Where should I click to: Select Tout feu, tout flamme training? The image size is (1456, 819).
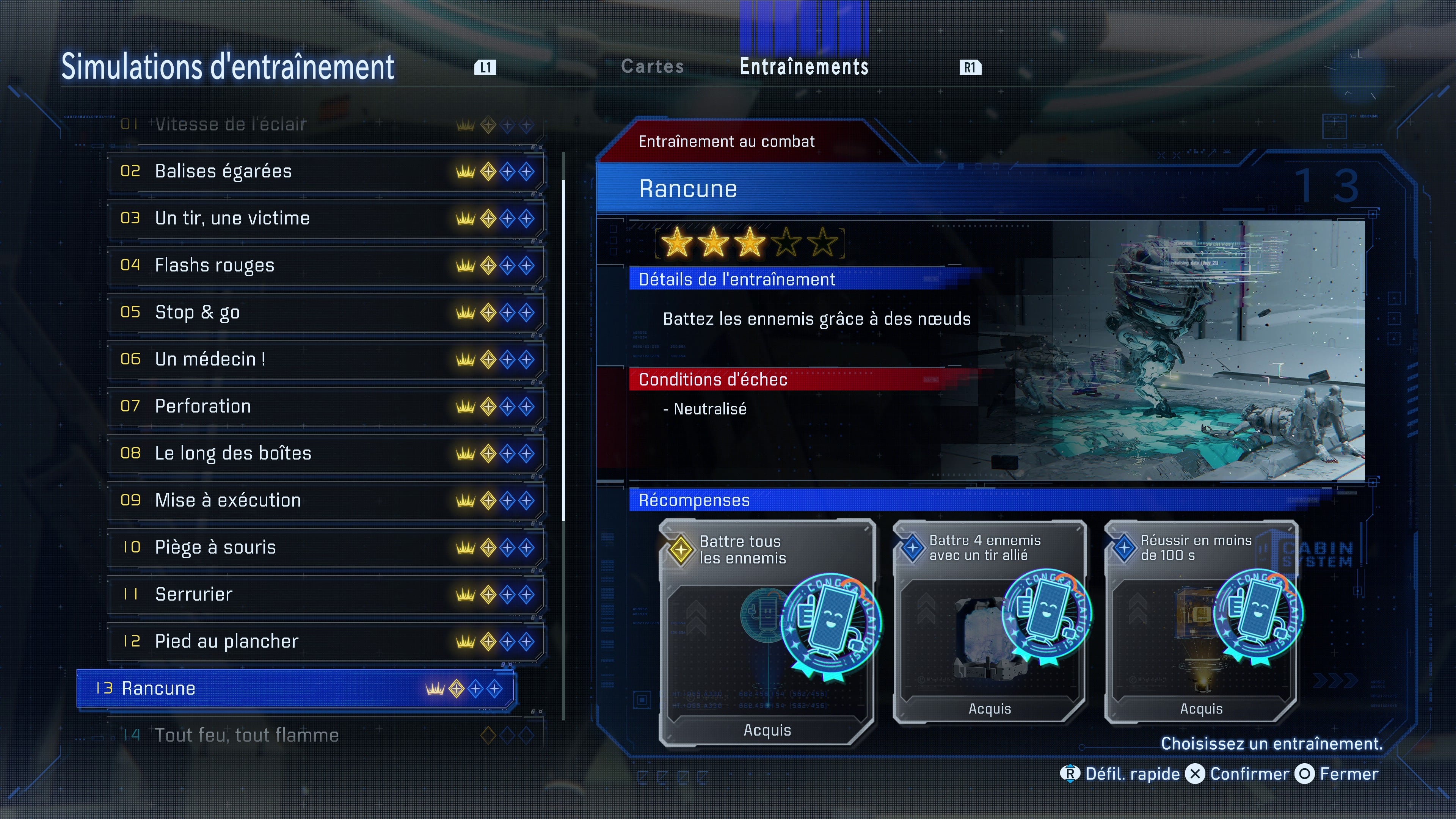325,734
